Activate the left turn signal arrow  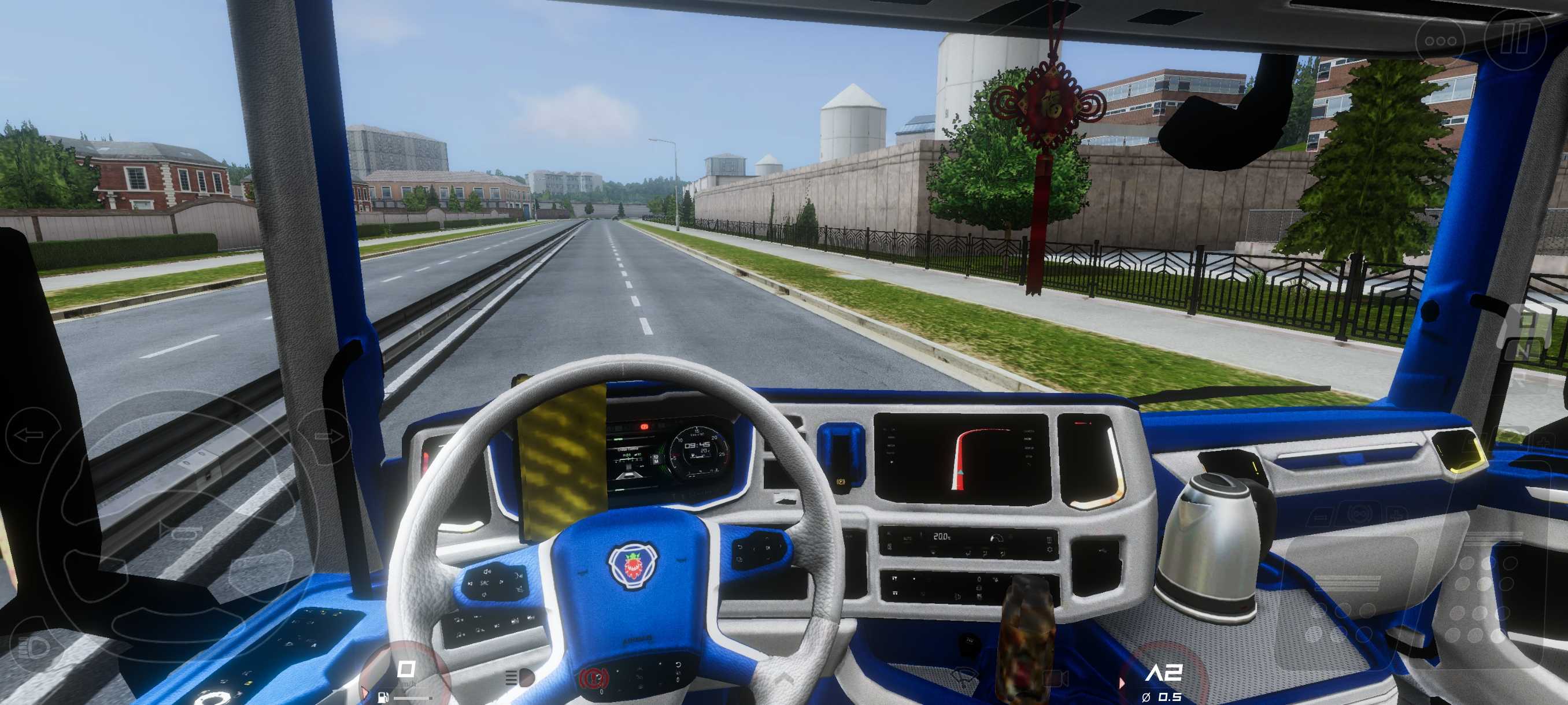(x=29, y=435)
